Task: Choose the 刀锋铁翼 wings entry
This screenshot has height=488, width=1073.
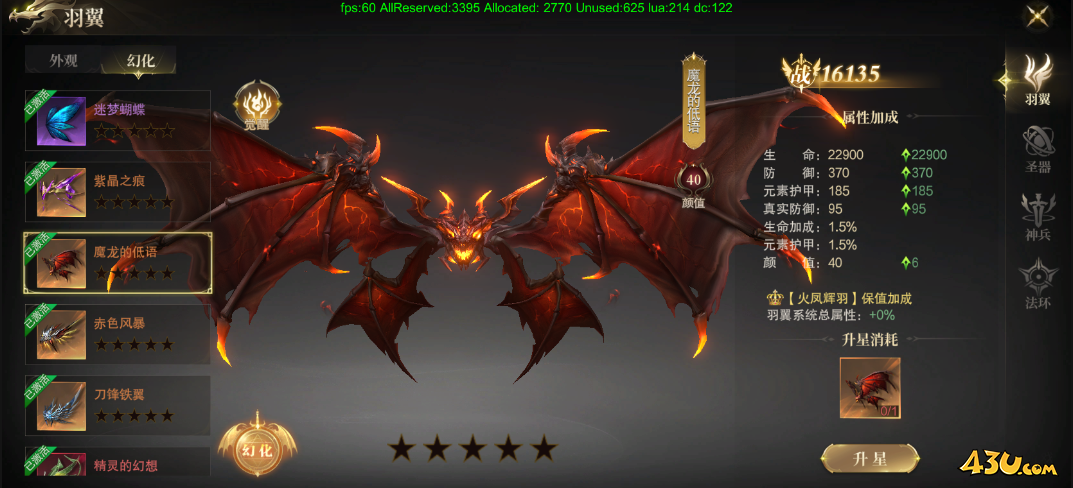Action: pyautogui.click(x=117, y=405)
